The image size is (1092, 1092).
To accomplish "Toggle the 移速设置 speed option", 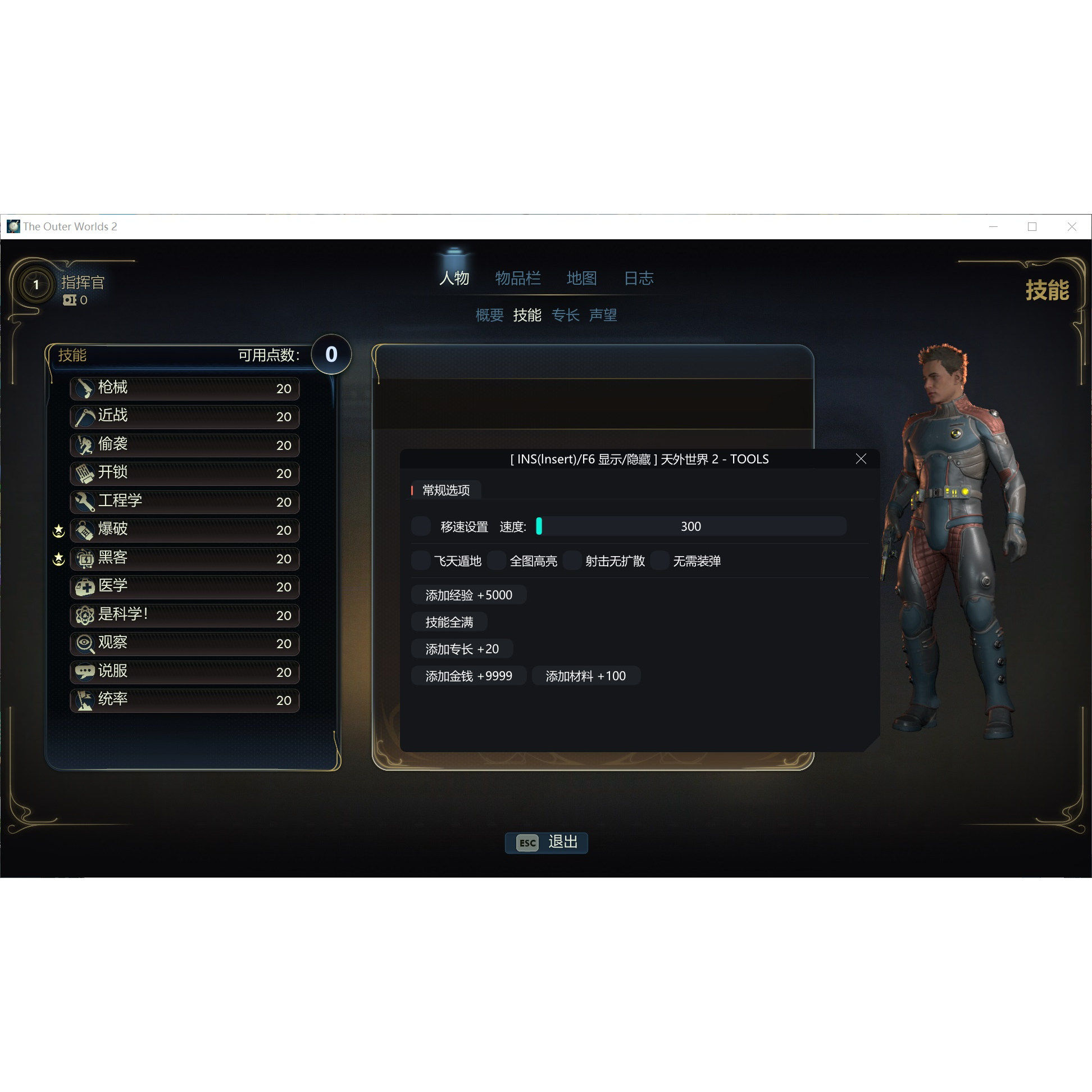I will tap(421, 526).
